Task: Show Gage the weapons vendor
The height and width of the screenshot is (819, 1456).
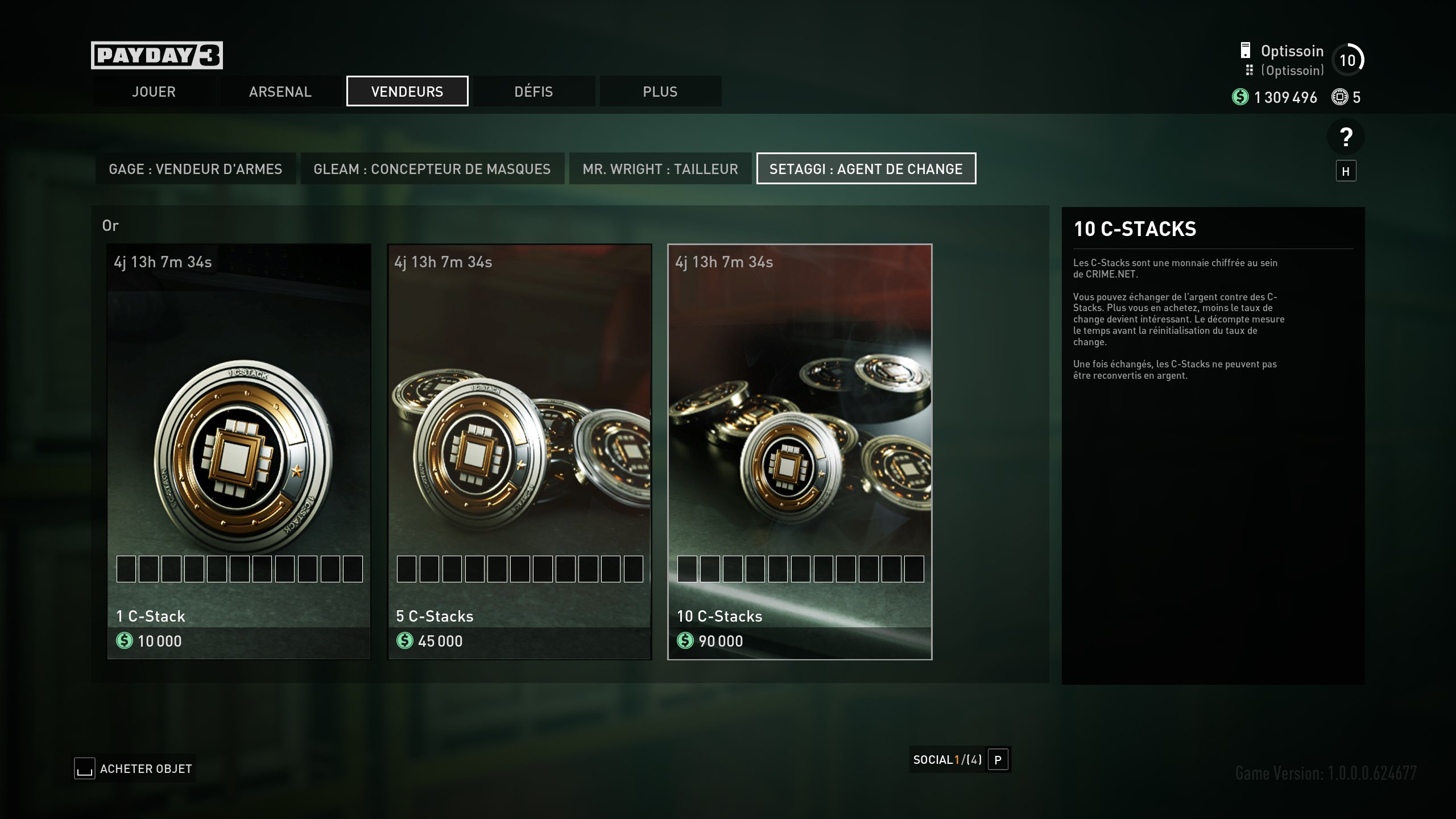Action: coord(196,169)
